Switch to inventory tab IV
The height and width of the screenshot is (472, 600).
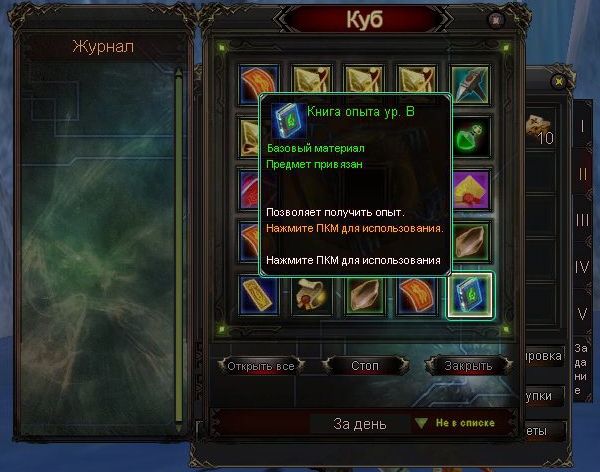click(x=583, y=267)
